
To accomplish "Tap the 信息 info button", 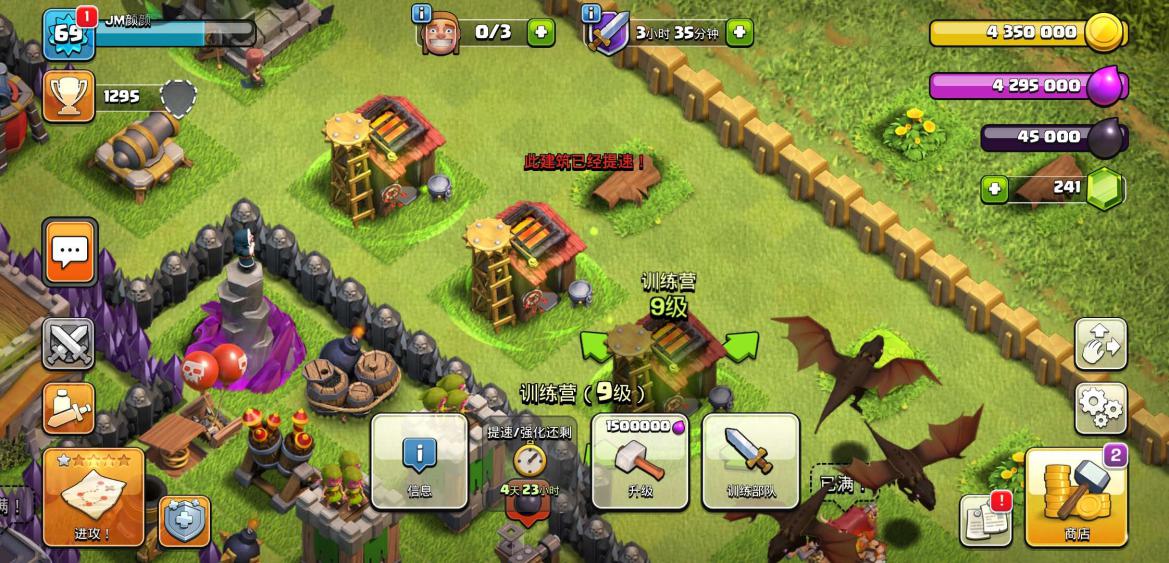I will tap(420, 461).
